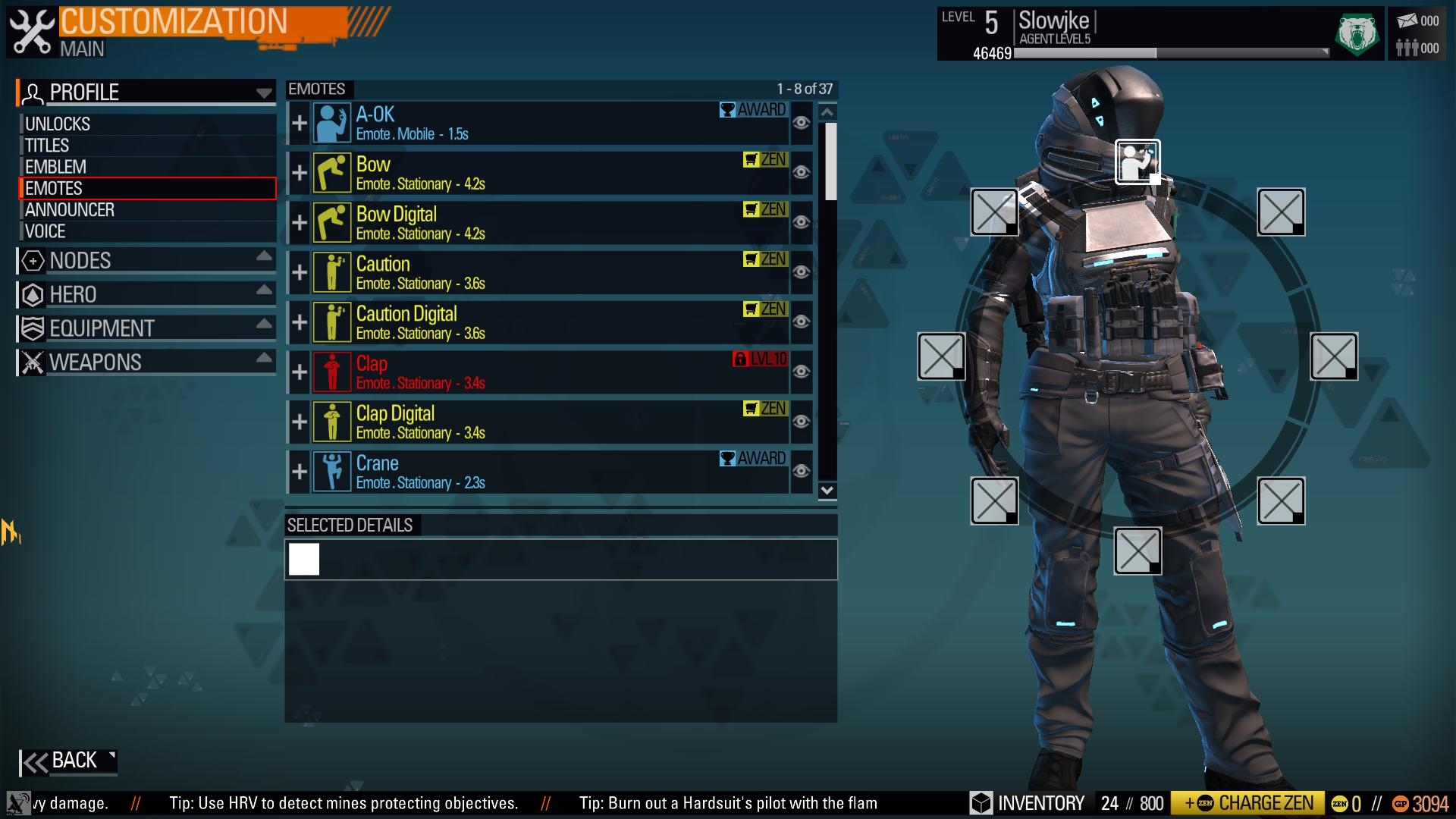Select the locked Clap emote row
1456x819 pixels.
click(531, 372)
